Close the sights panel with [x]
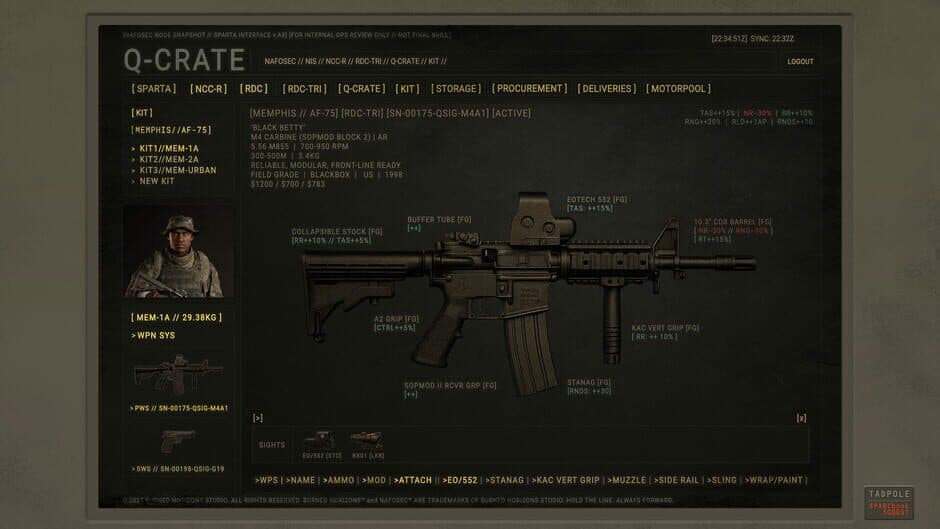 pyautogui.click(x=801, y=418)
